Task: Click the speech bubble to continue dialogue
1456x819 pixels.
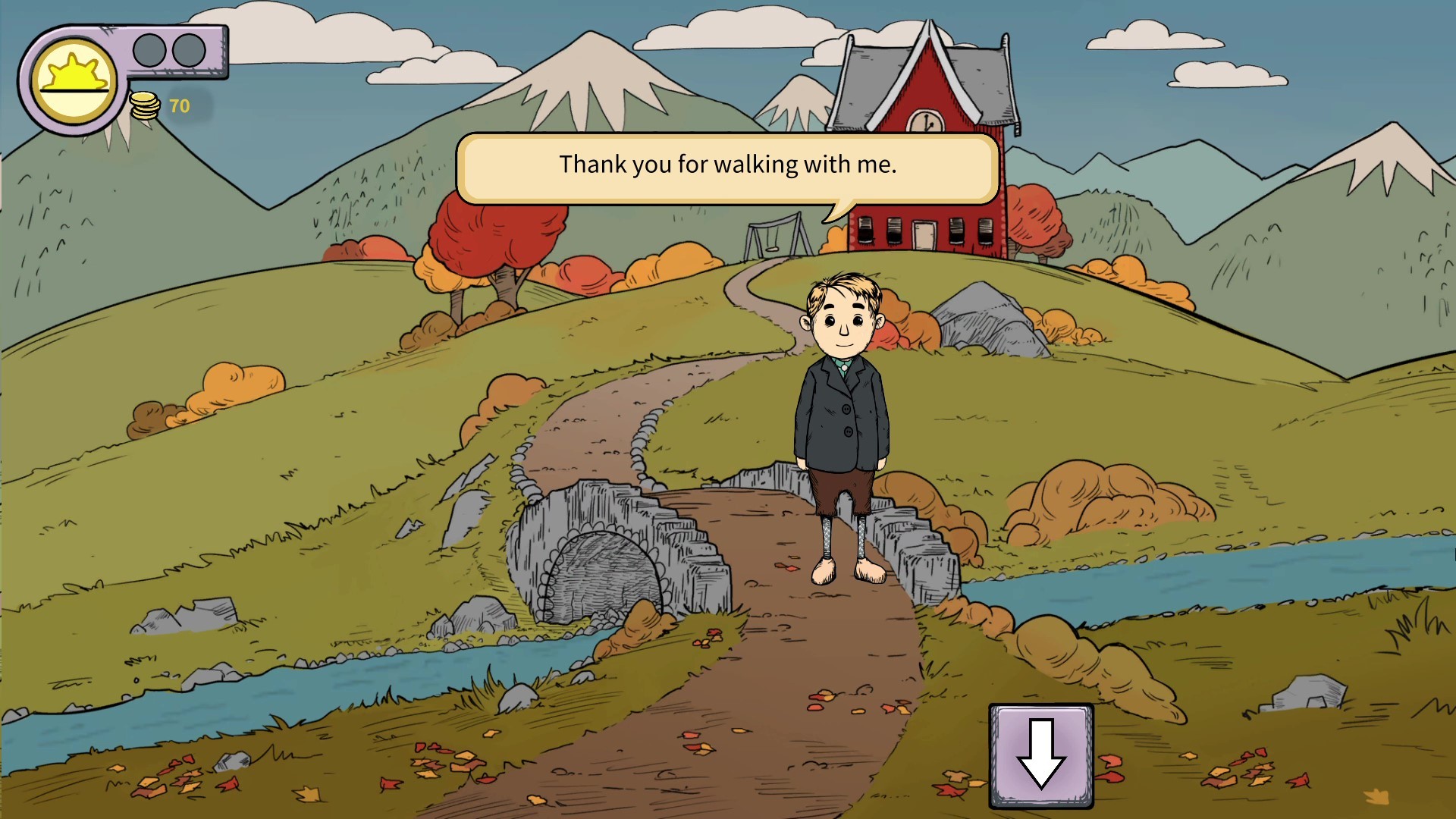Action: click(x=728, y=165)
